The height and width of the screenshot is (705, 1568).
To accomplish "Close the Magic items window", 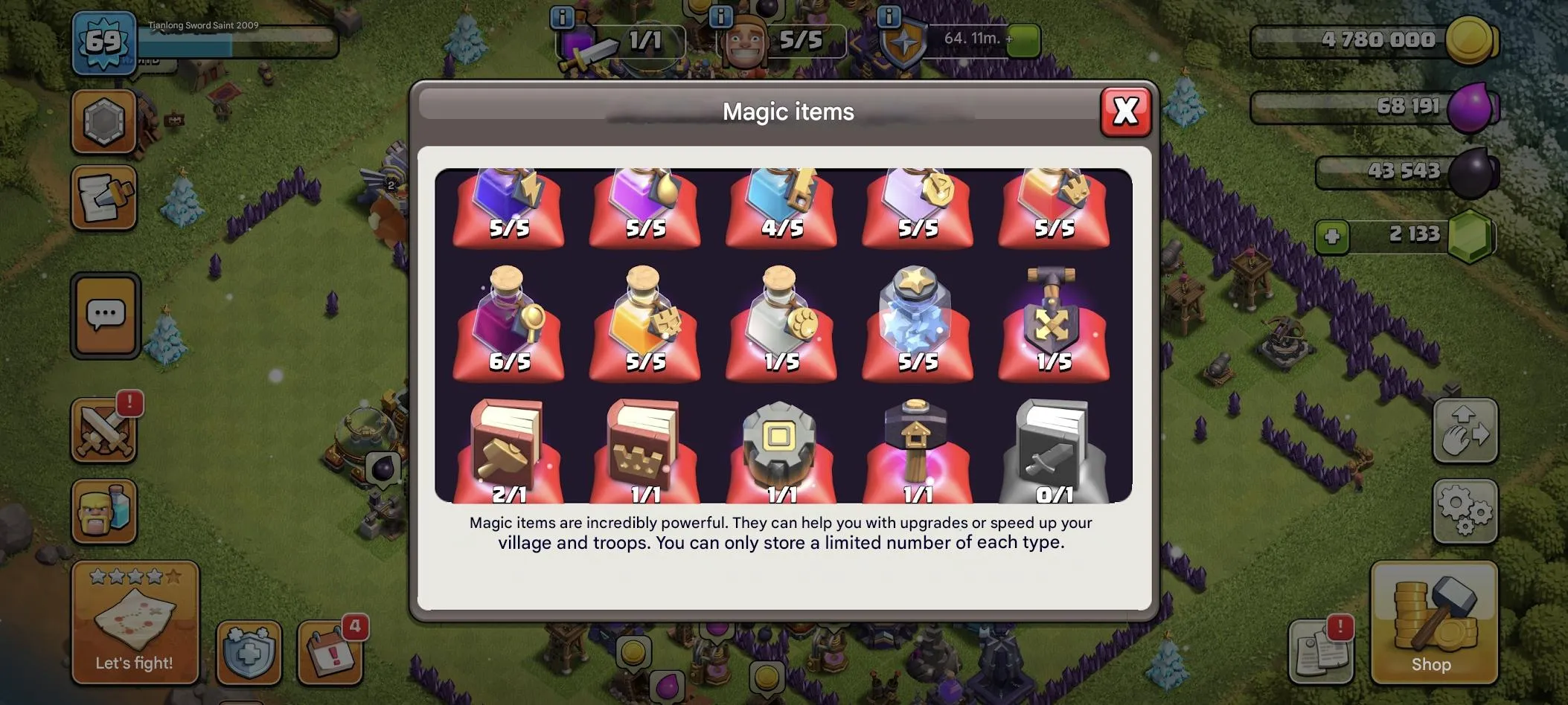I will point(1125,112).
